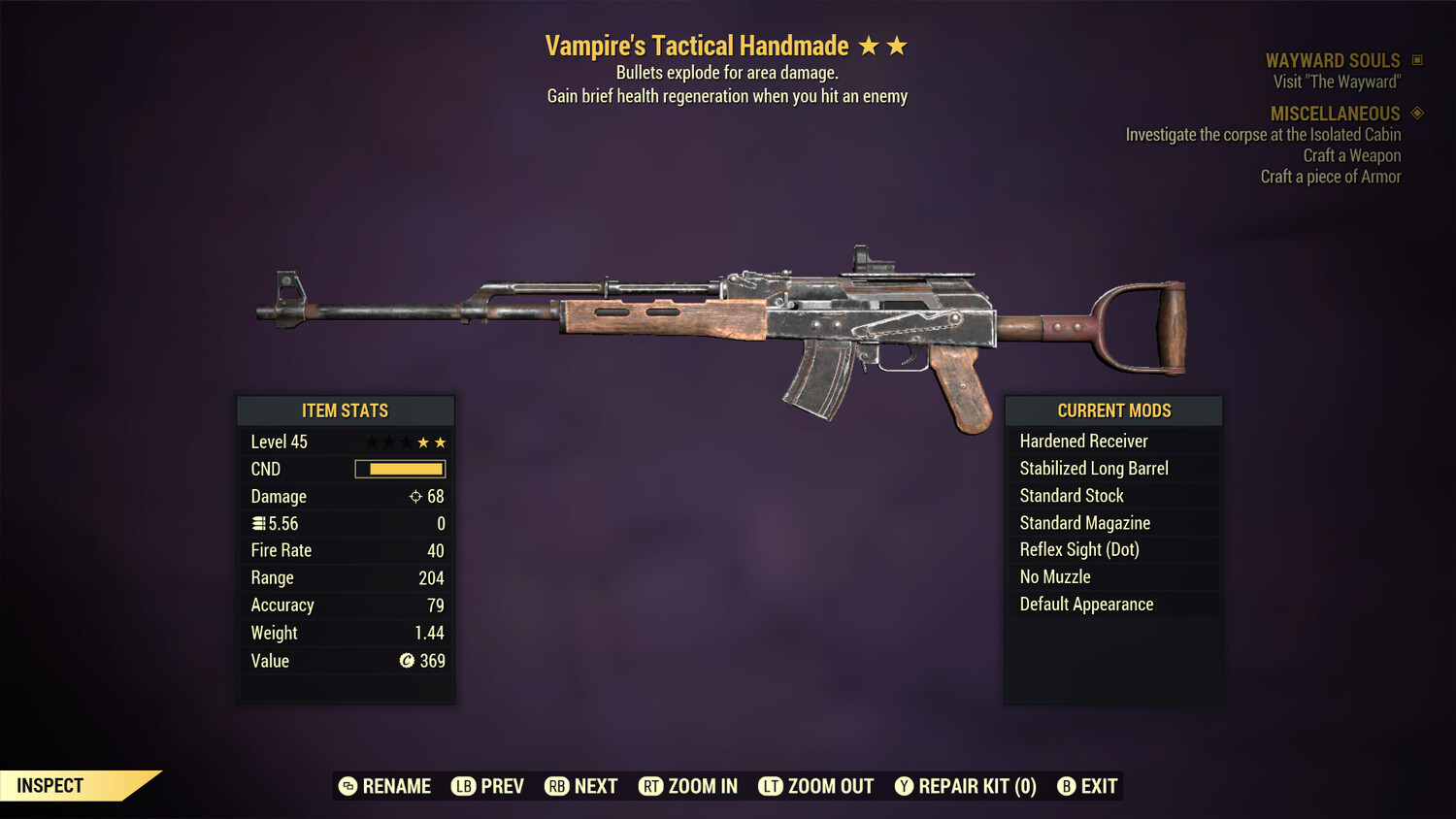Open the Reflex Sight (Dot) mod entry
This screenshot has height=819, width=1456.
pyautogui.click(x=1077, y=549)
